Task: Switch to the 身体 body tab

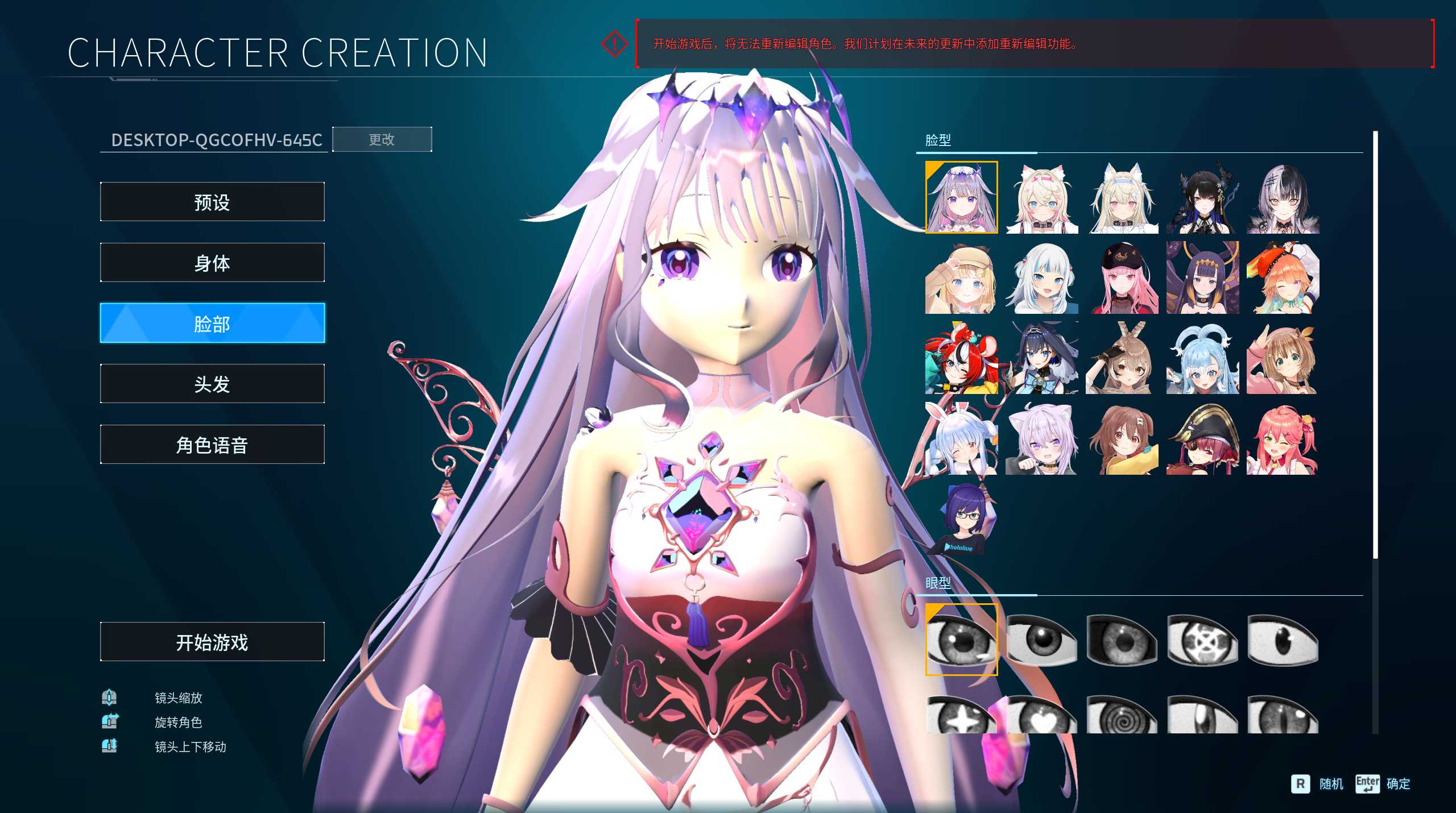Action: [212, 263]
